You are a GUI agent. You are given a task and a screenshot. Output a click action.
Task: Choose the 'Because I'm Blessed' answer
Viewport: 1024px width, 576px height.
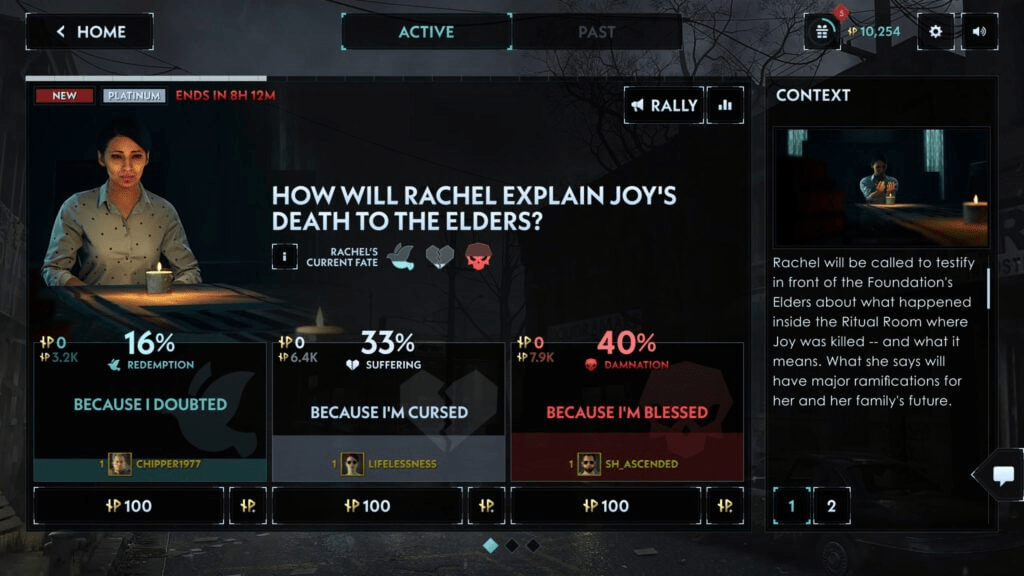(627, 412)
